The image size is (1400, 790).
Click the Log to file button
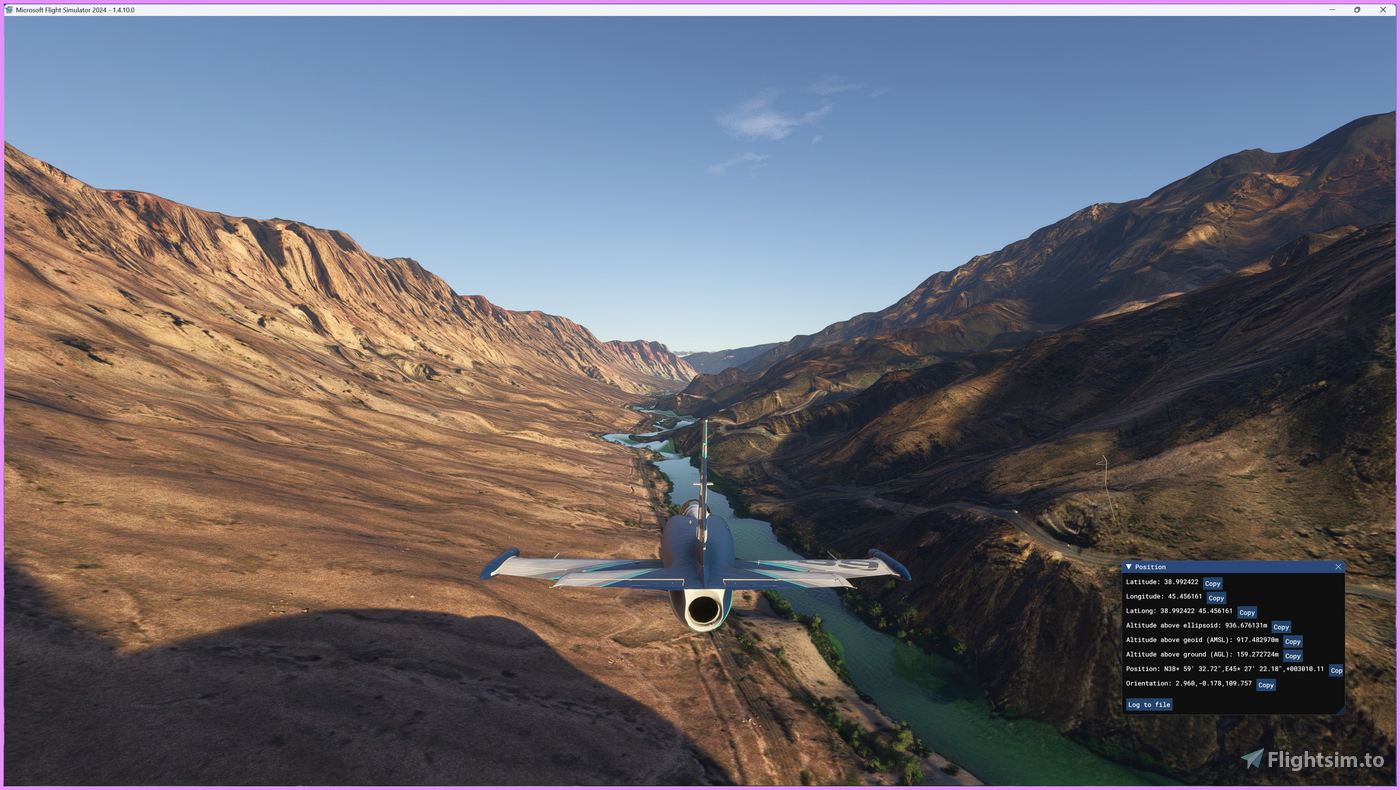(1149, 705)
